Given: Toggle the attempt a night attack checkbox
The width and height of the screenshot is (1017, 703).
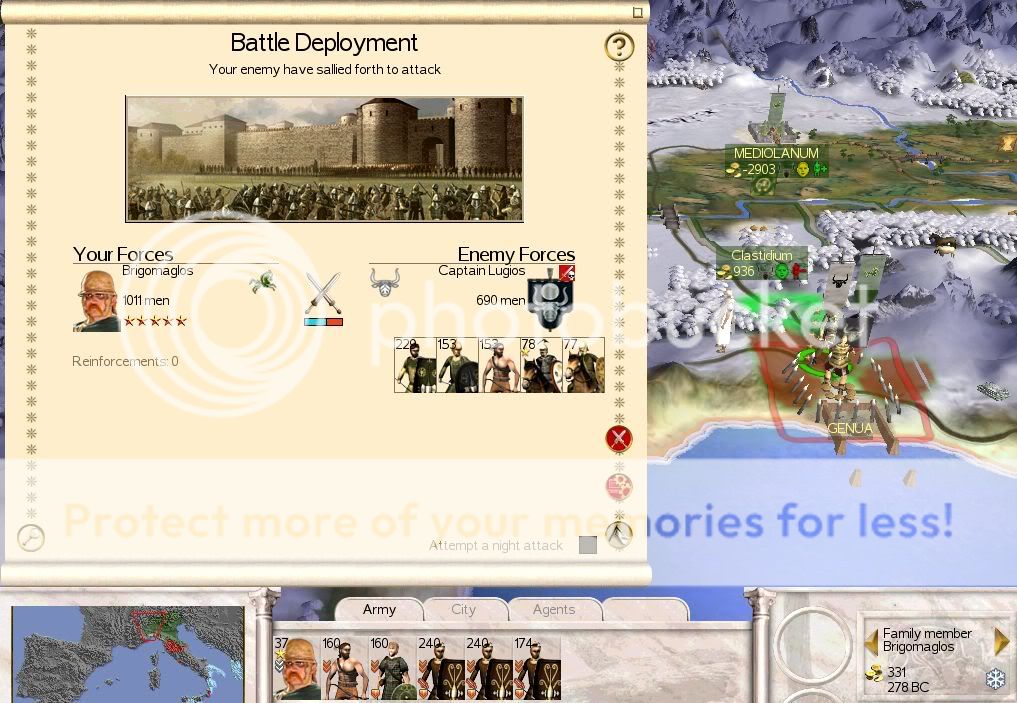Looking at the screenshot, I should point(588,545).
